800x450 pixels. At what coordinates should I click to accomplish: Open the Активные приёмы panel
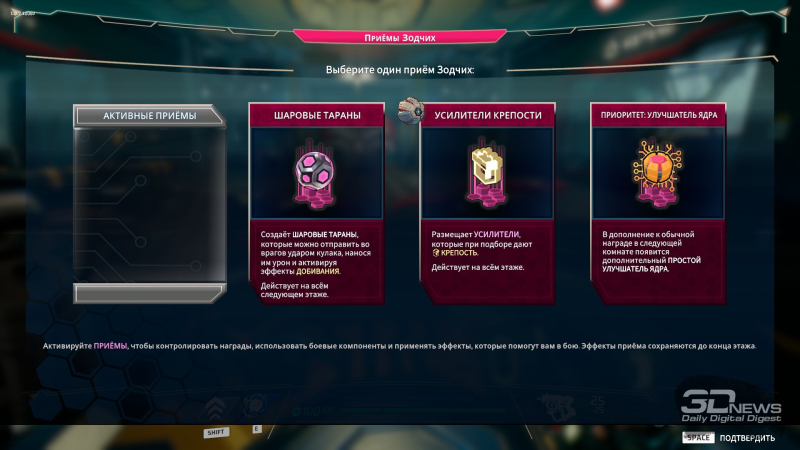[x=150, y=116]
